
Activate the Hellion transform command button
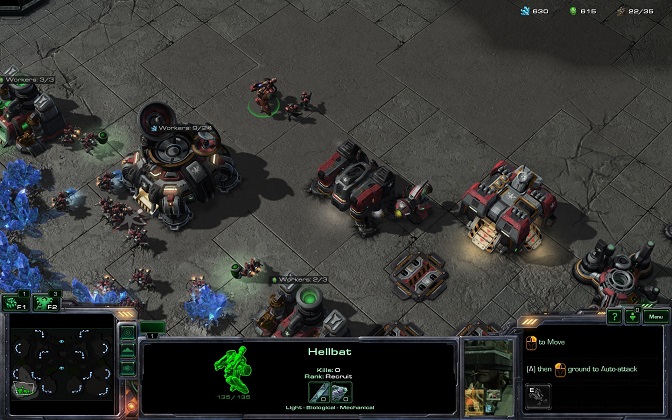click(x=536, y=395)
